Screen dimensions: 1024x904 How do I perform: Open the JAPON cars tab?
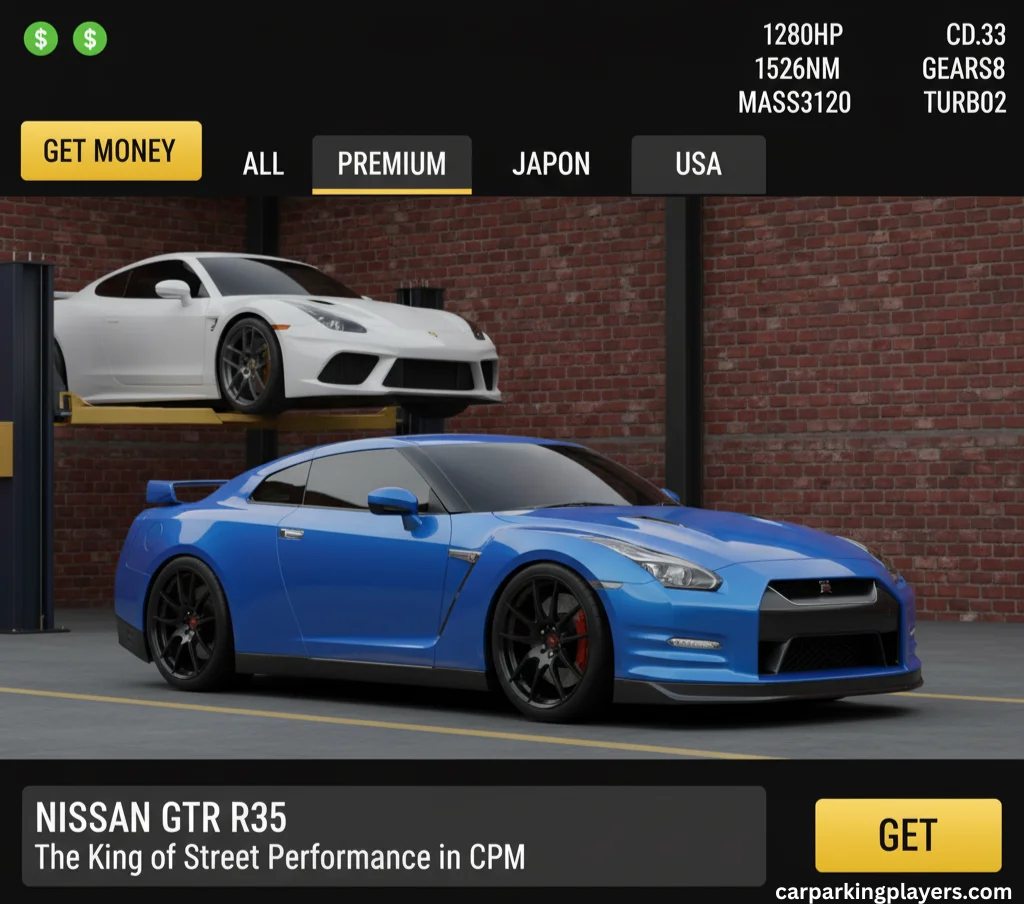(x=551, y=164)
